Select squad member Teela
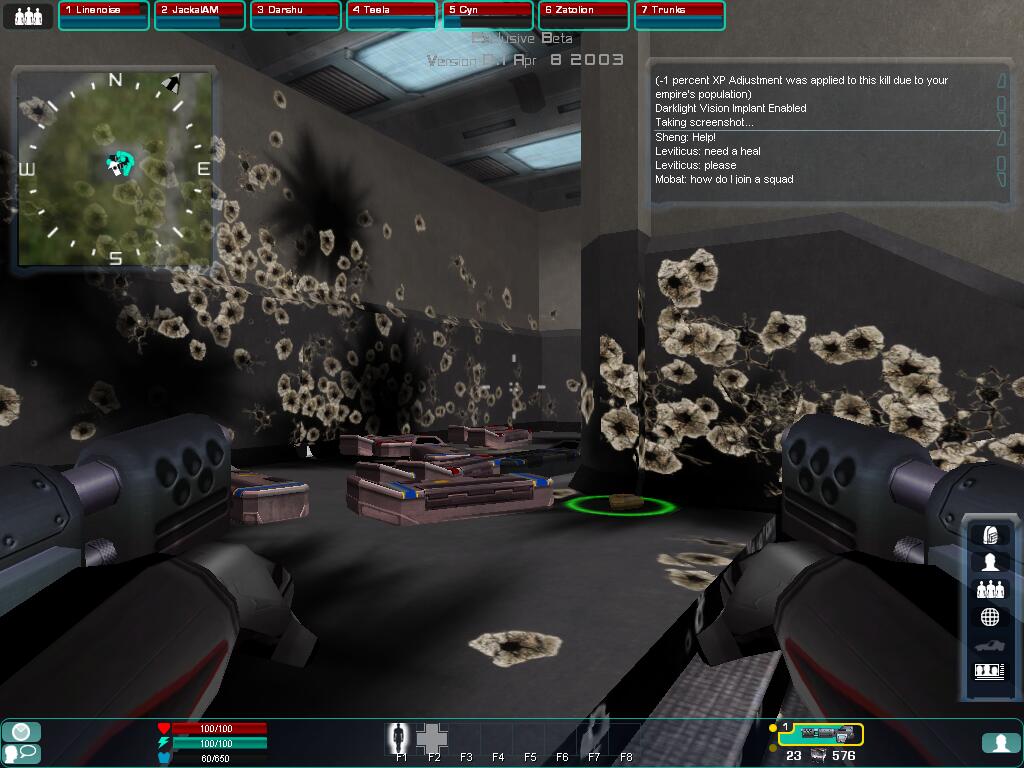The width and height of the screenshot is (1024, 768). [x=392, y=15]
